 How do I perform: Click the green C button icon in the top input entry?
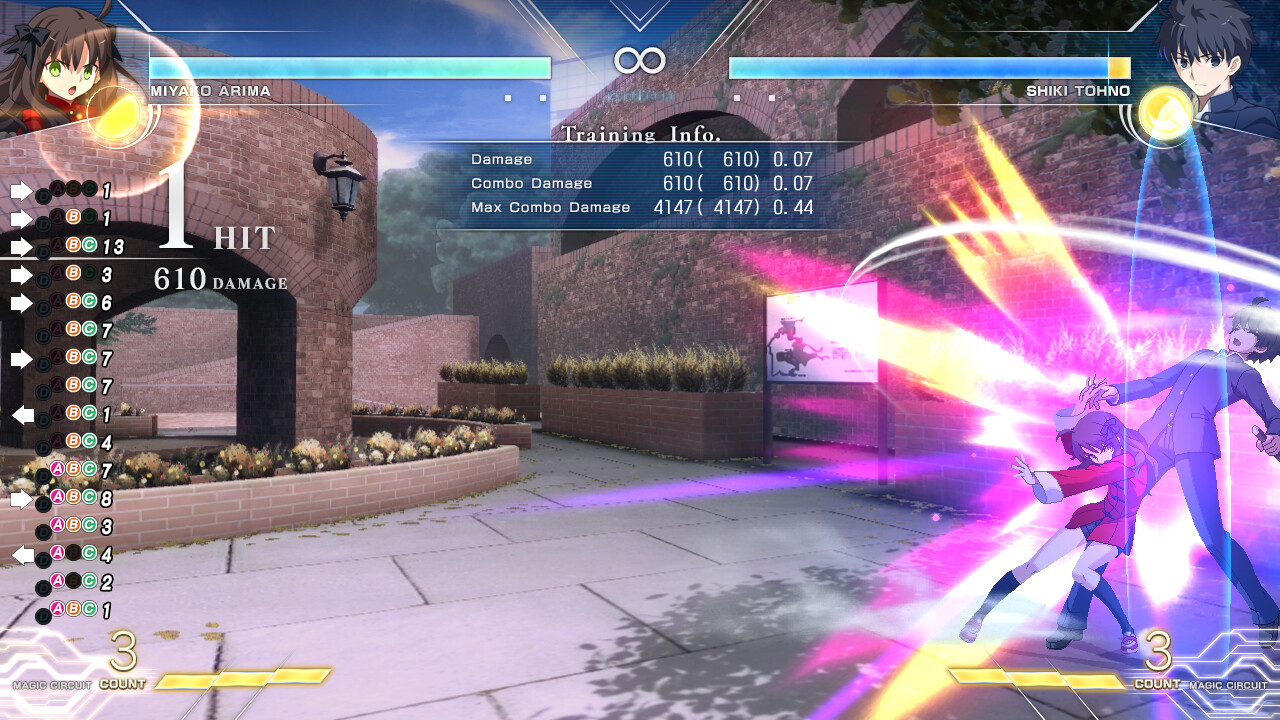pyautogui.click(x=88, y=189)
